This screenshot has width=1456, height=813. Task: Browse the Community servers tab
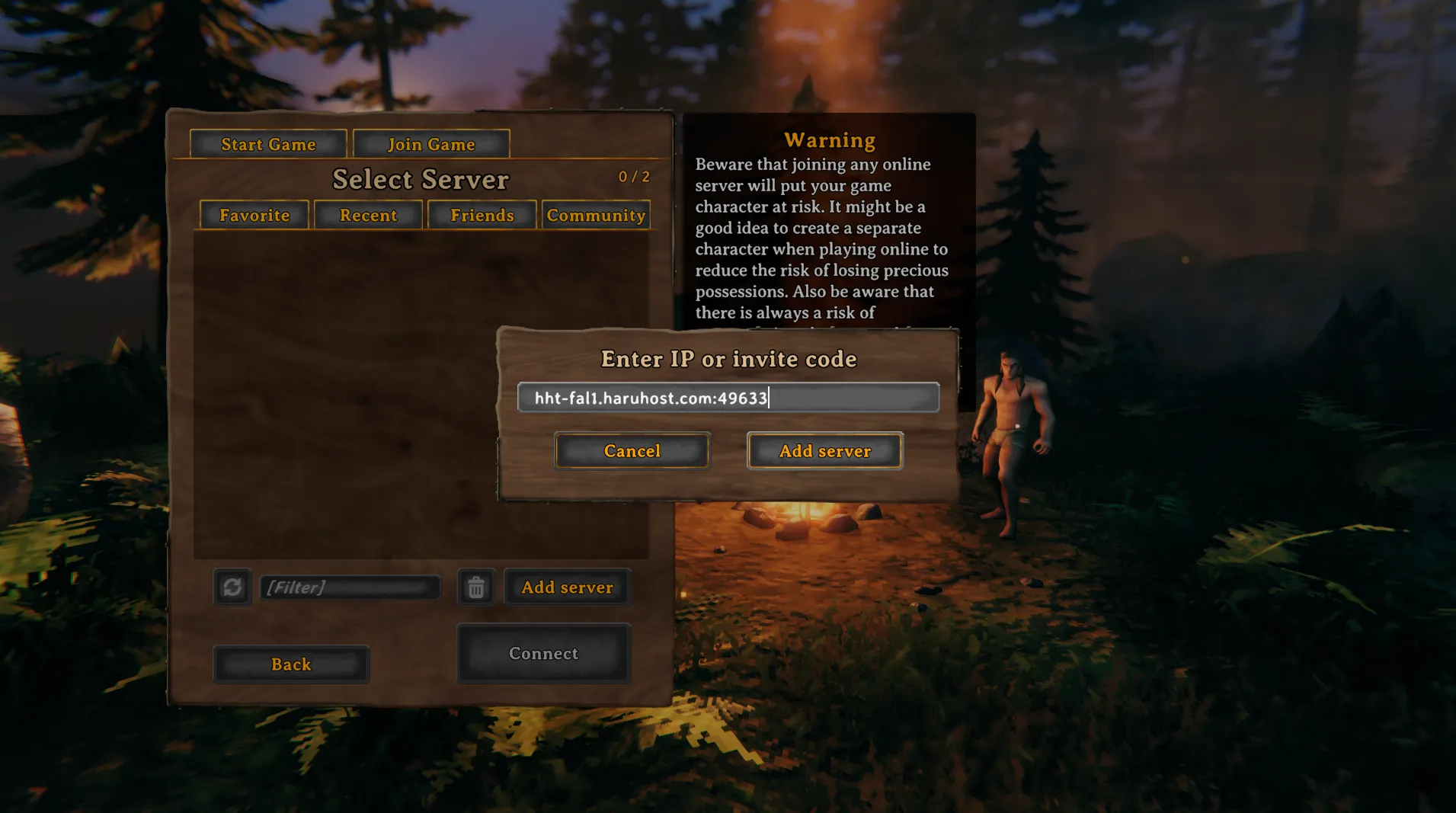(x=596, y=215)
